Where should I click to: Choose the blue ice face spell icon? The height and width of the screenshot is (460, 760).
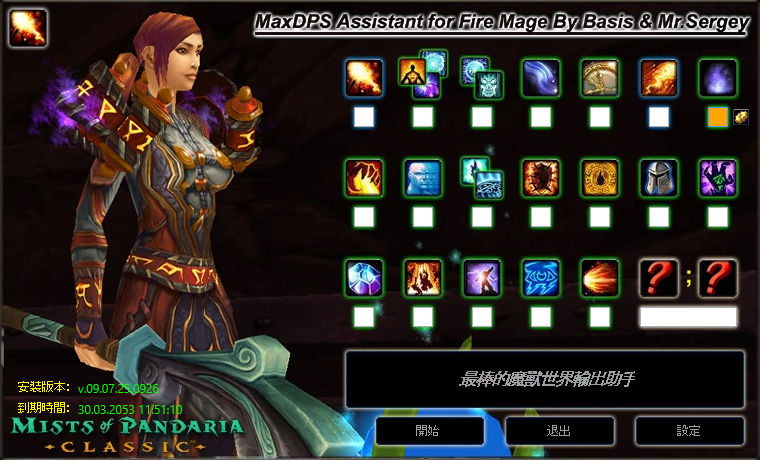click(x=423, y=178)
